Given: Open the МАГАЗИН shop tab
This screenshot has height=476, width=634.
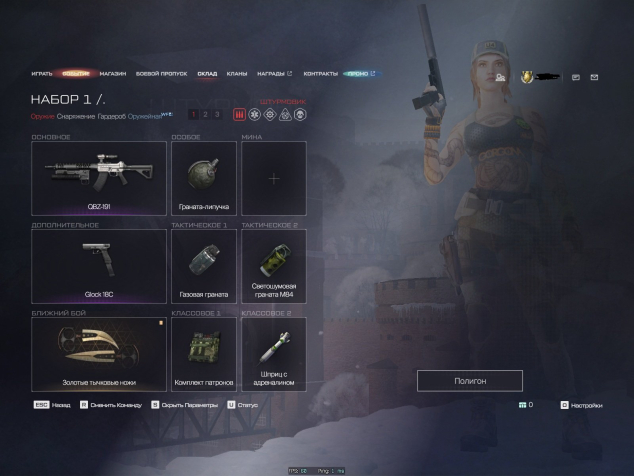Looking at the screenshot, I should point(113,74).
